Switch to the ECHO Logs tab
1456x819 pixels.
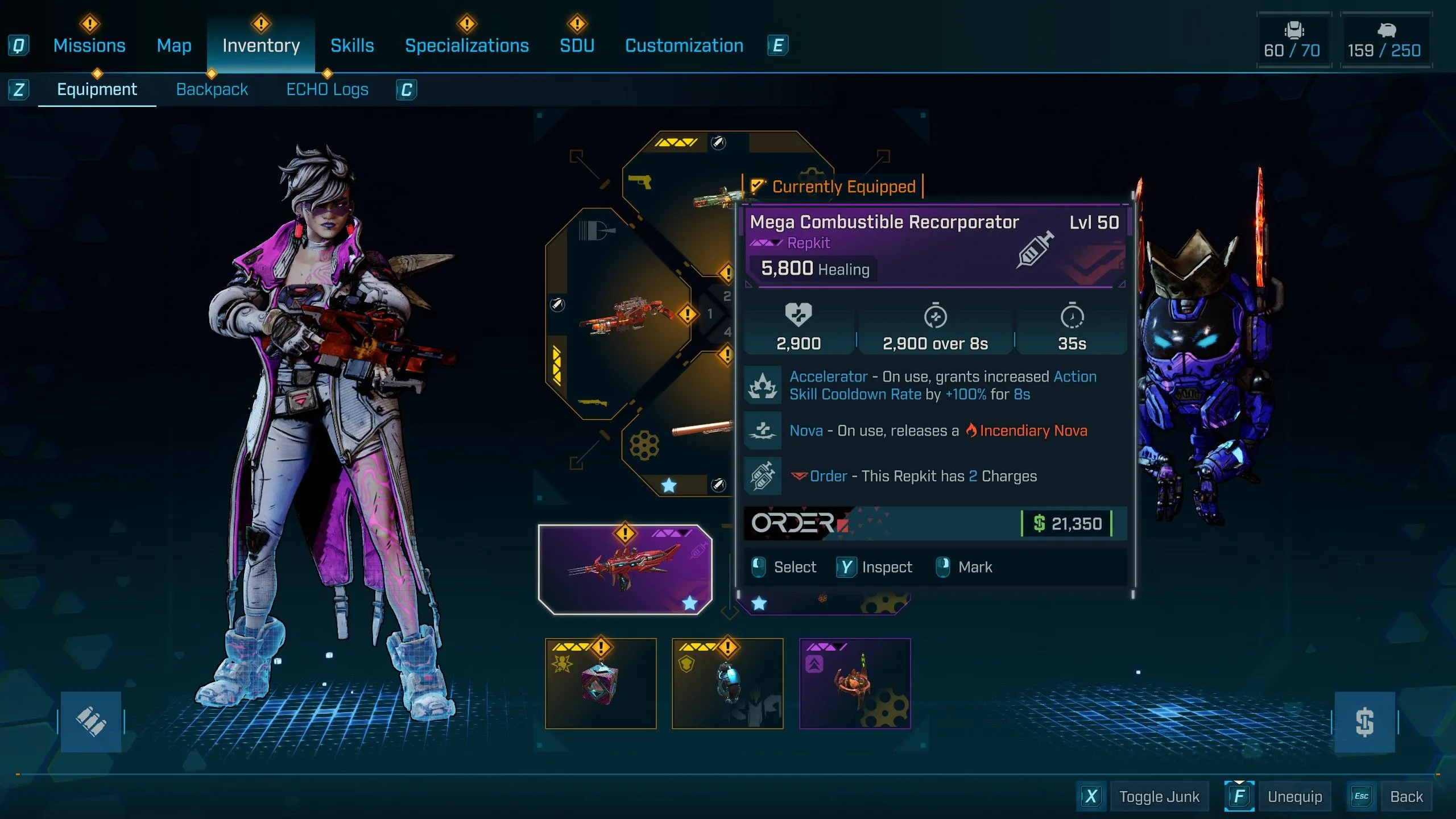click(x=326, y=89)
